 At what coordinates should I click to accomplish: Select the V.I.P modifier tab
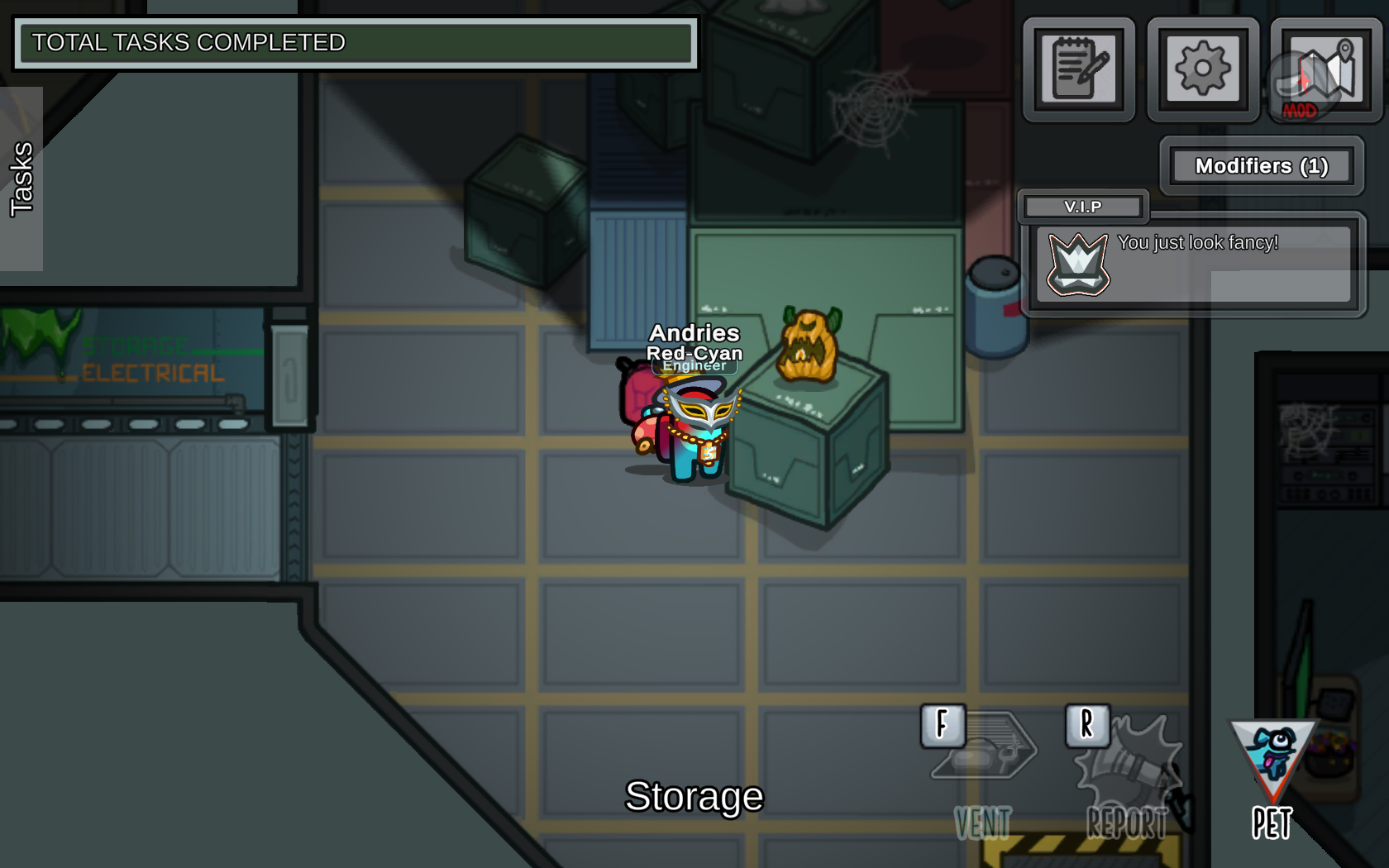pyautogui.click(x=1083, y=207)
